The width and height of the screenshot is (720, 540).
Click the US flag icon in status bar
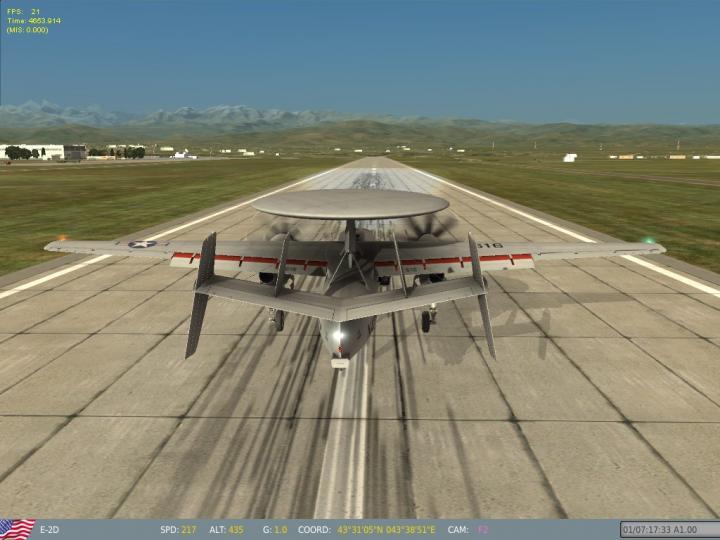click(17, 529)
